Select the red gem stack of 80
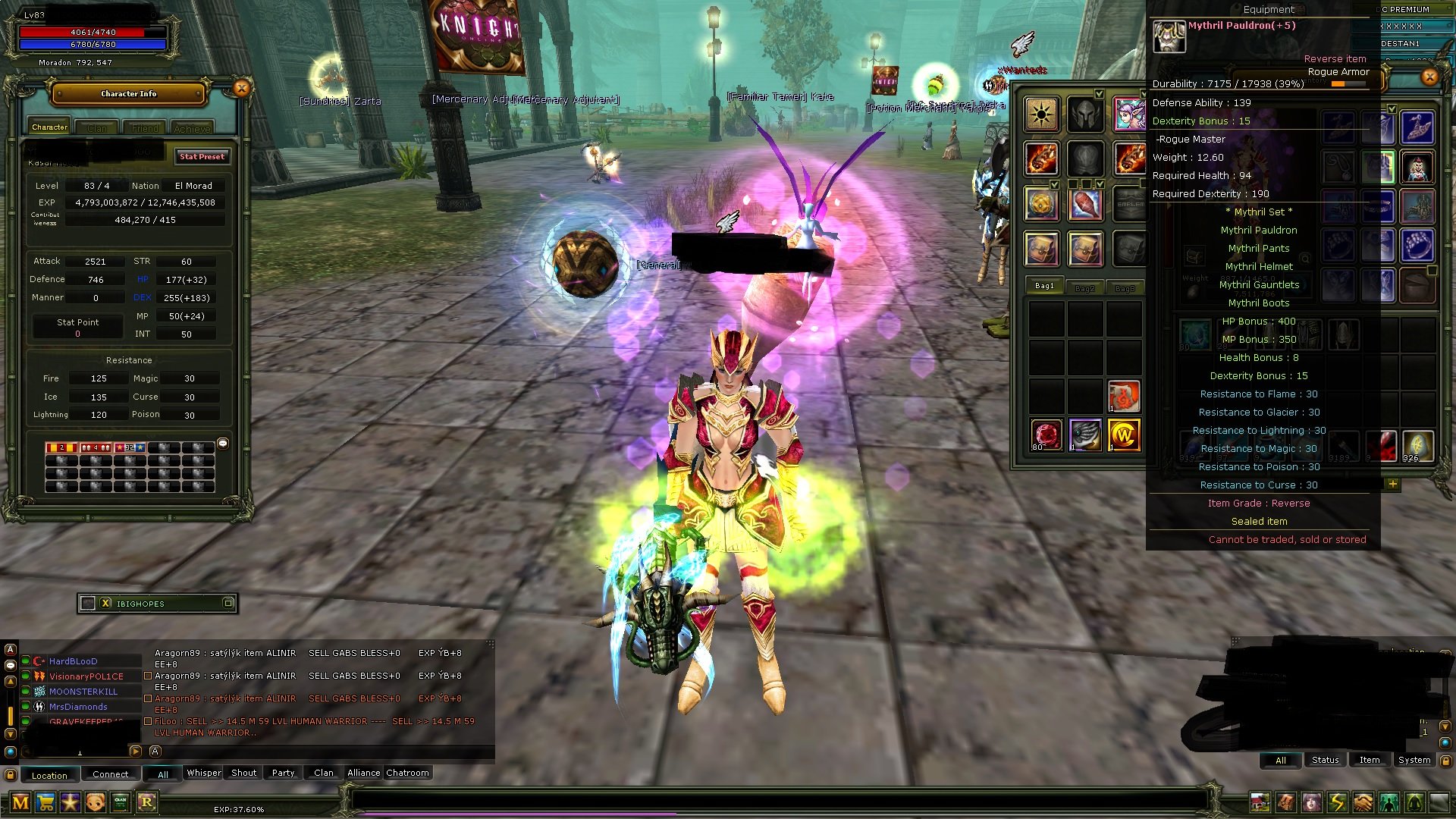The image size is (1456, 819). pyautogui.click(x=1046, y=436)
